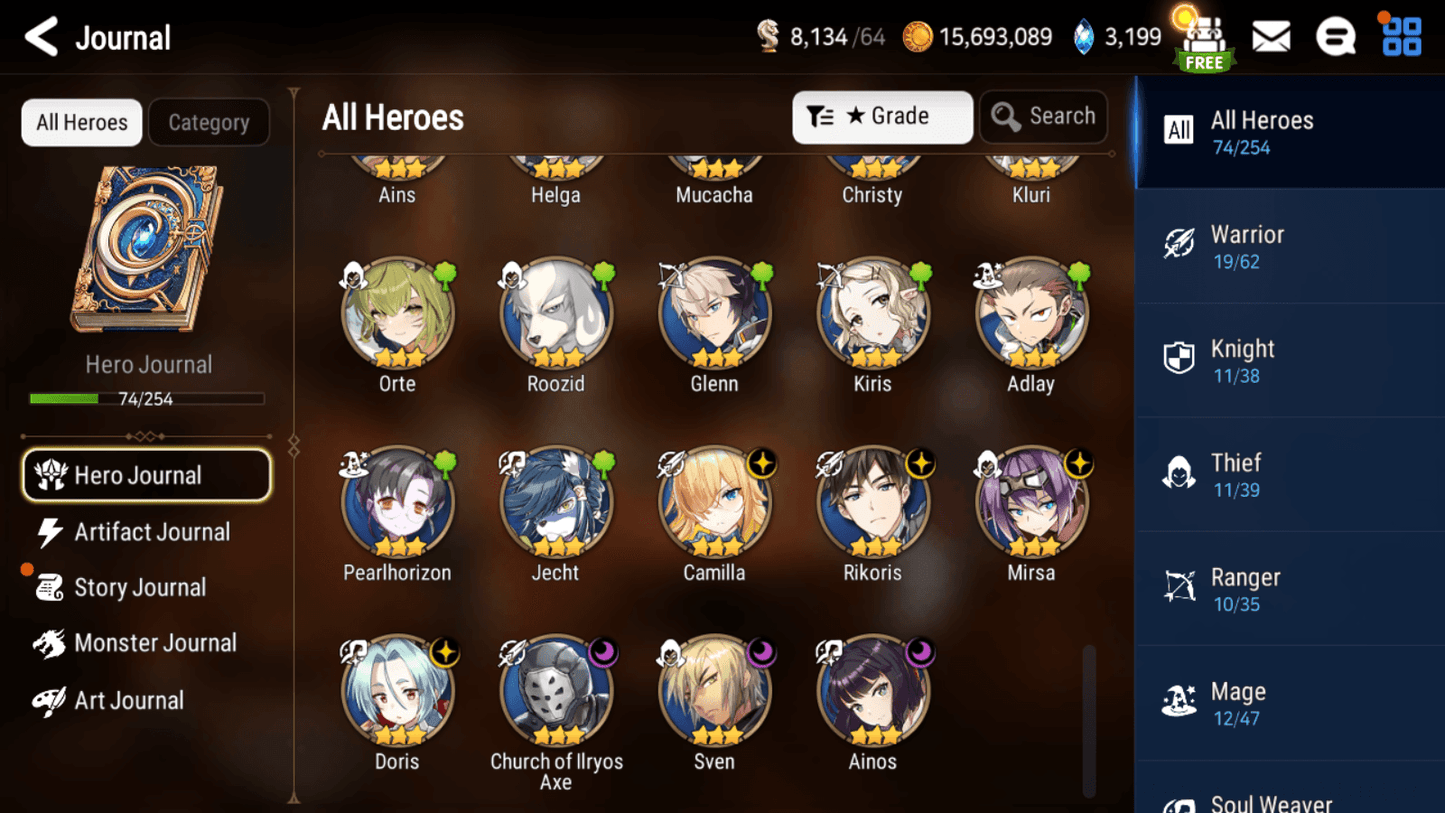Open the in-game chat icon

(x=1336, y=35)
